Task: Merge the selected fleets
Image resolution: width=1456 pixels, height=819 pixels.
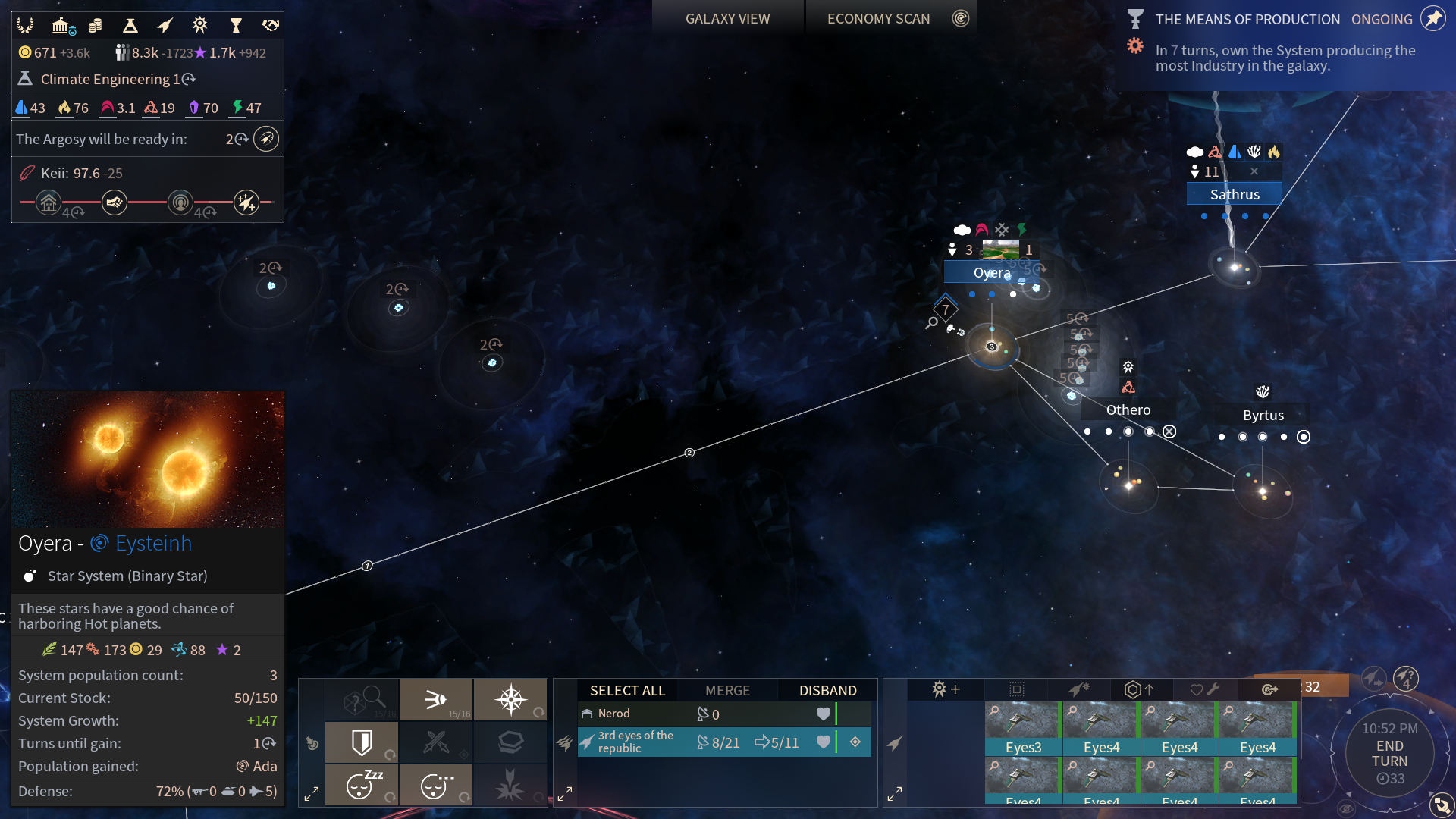Action: [x=727, y=690]
